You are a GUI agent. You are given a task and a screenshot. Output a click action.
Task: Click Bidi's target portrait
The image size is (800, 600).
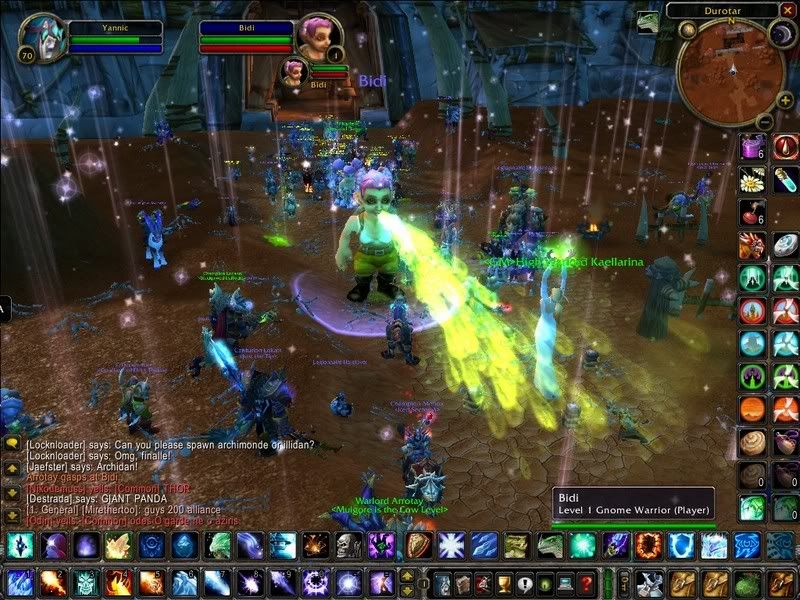(316, 37)
